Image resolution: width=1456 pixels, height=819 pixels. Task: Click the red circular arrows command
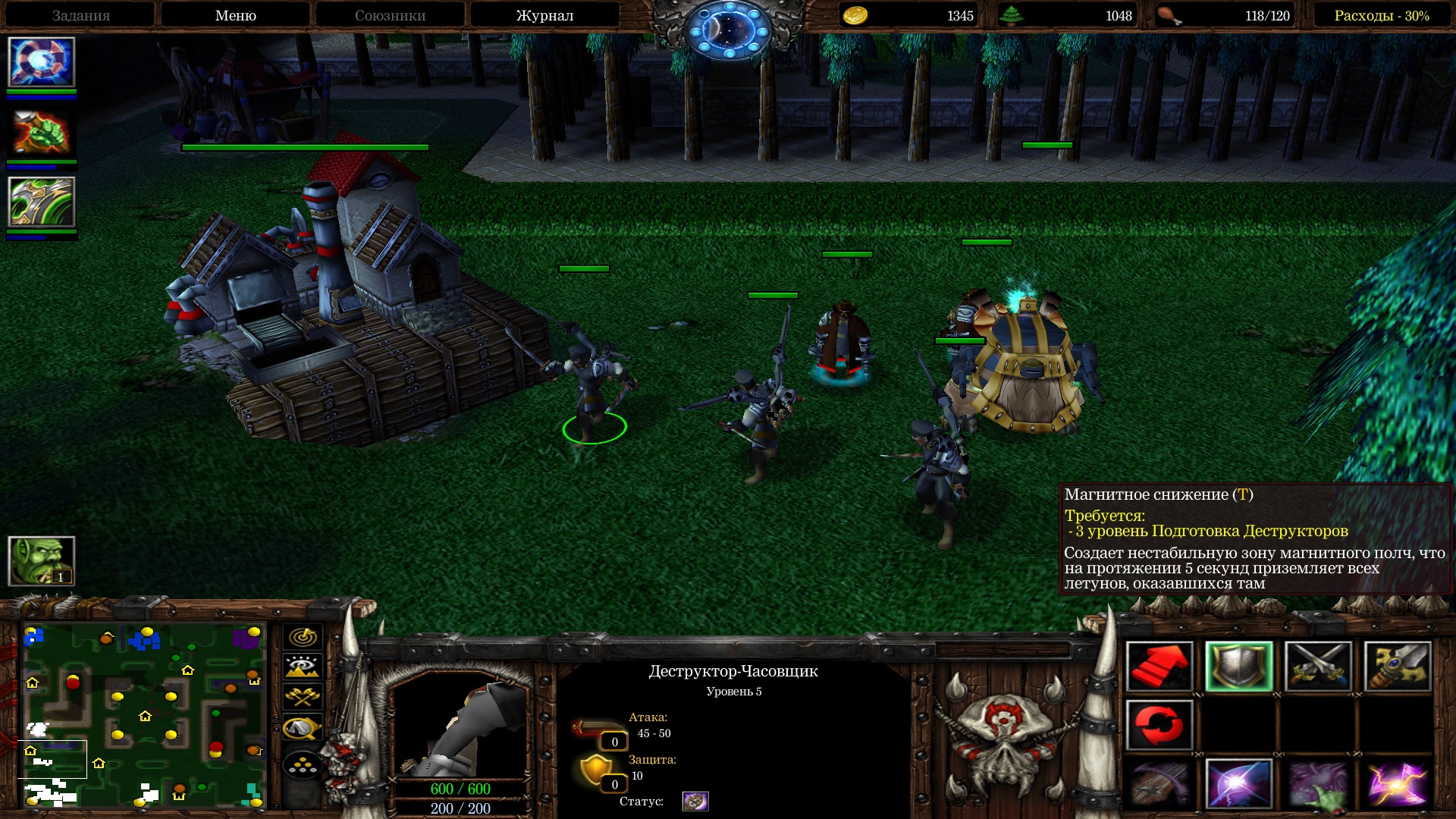click(1159, 725)
